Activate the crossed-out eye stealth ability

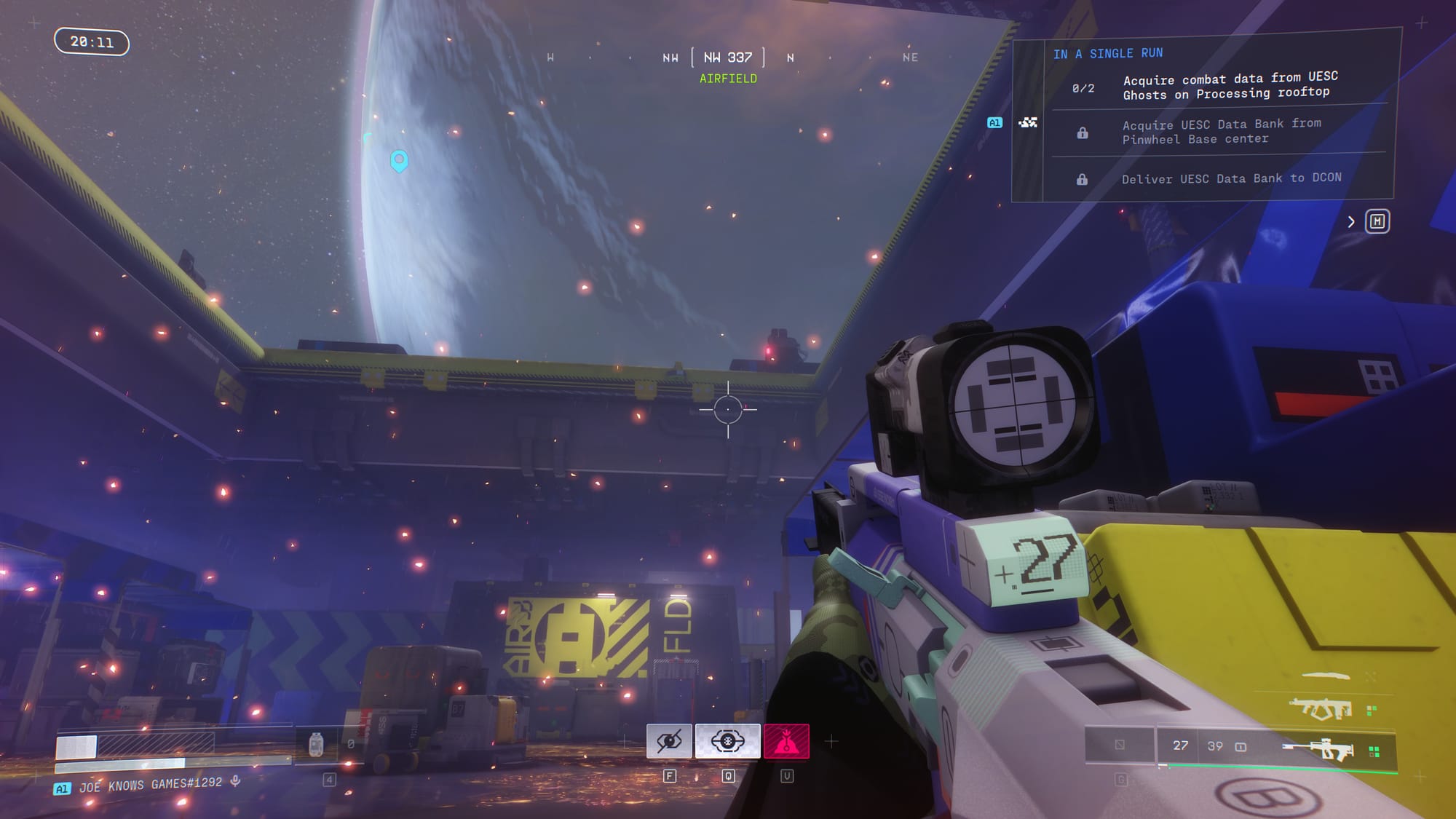click(669, 741)
